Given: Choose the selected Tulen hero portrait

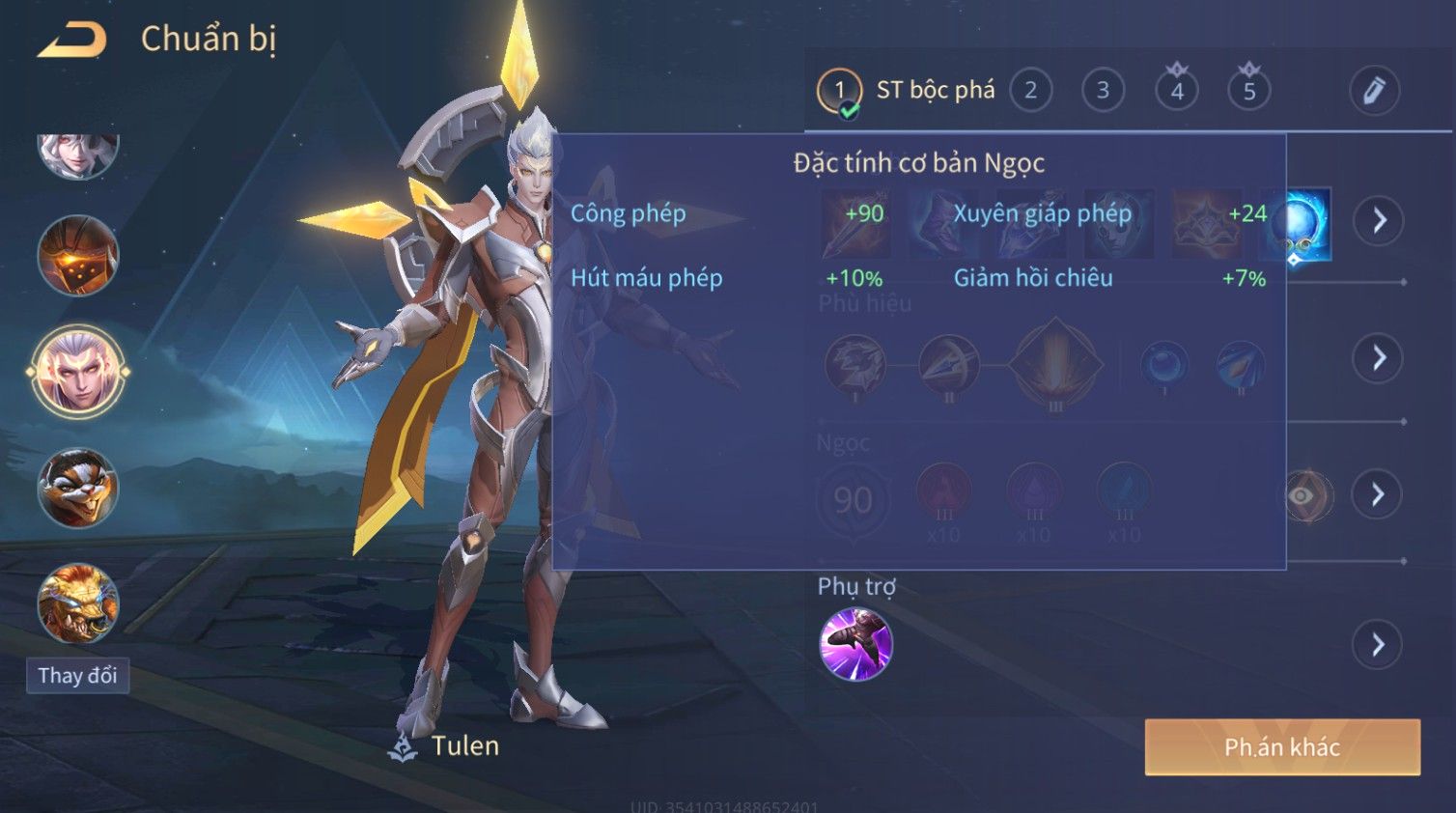Looking at the screenshot, I should coord(78,372).
